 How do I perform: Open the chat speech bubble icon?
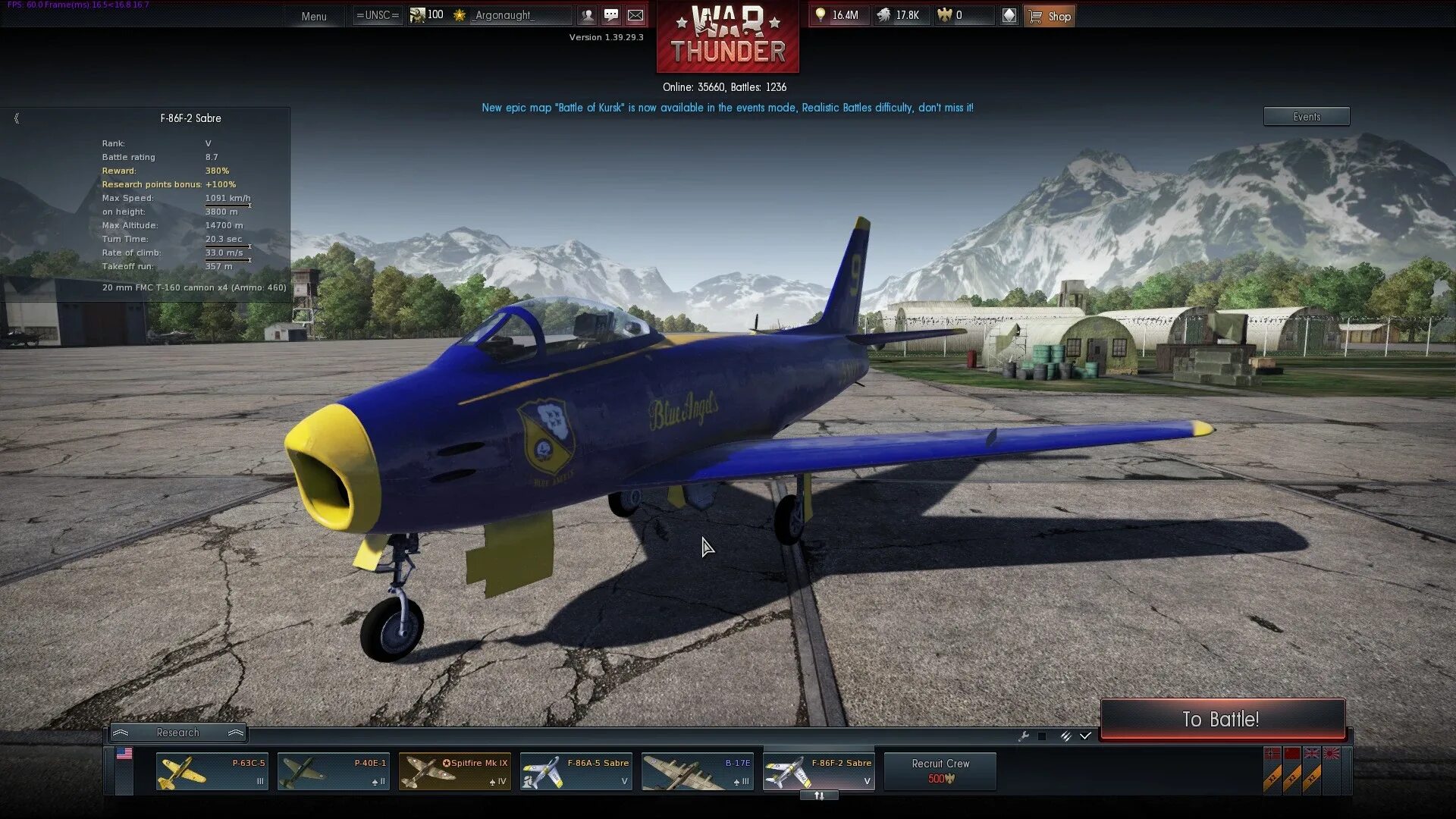click(x=611, y=15)
